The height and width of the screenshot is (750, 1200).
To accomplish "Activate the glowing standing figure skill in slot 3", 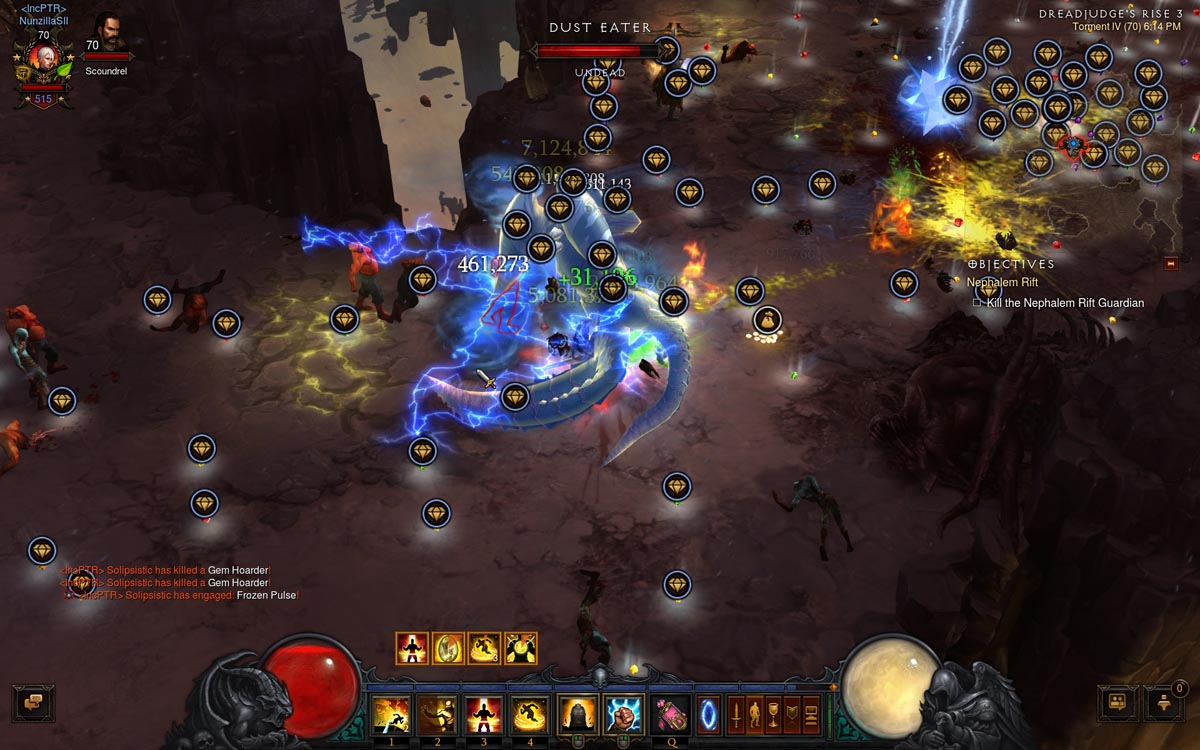I will point(484,715).
